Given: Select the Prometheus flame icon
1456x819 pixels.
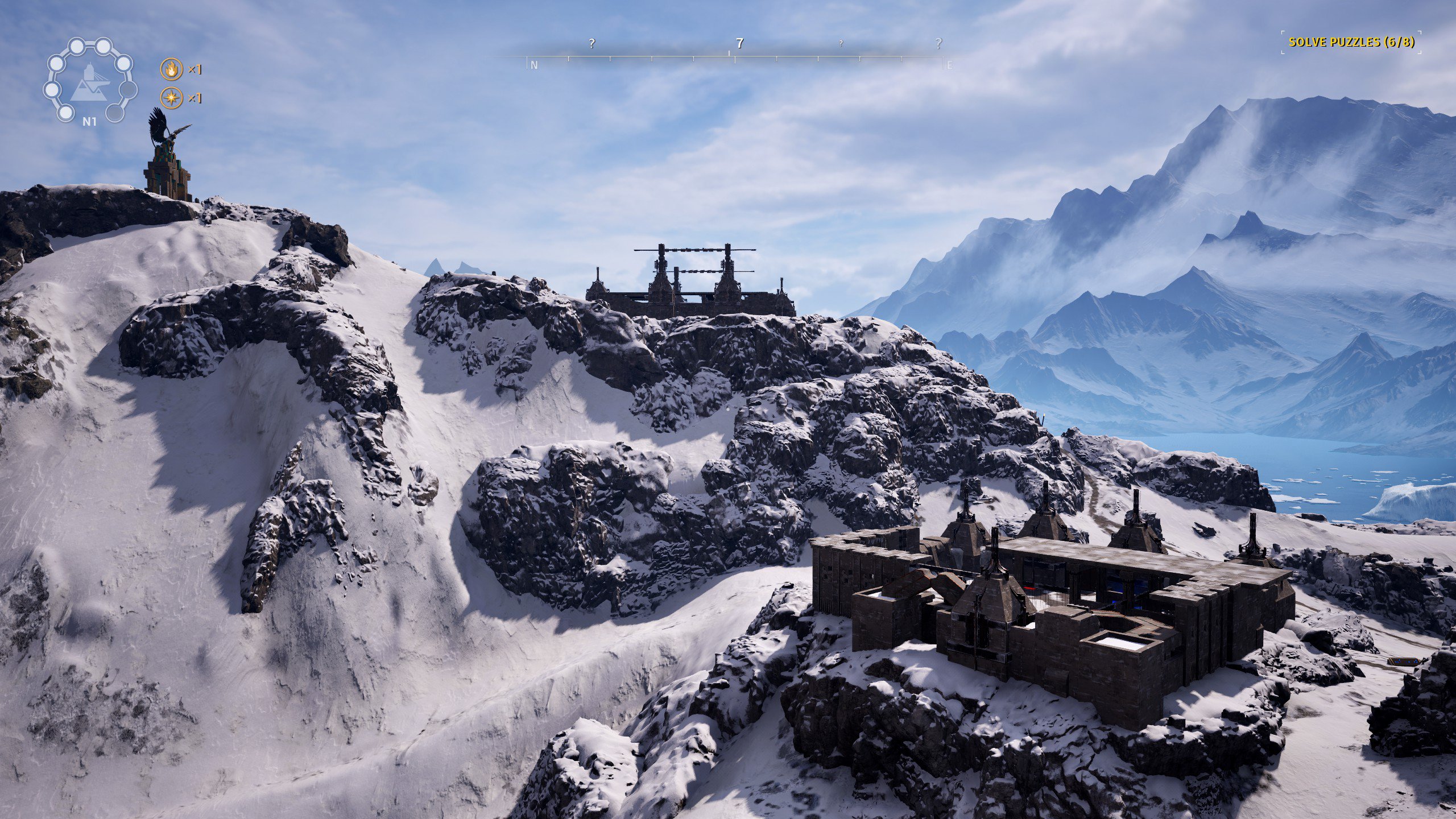Looking at the screenshot, I should pos(171,69).
